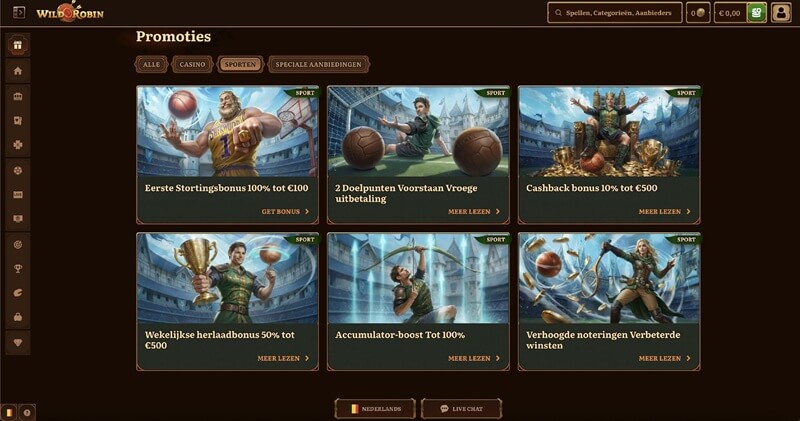
Task: Open the Speciale Aanbiedingen tab
Action: pyautogui.click(x=319, y=64)
